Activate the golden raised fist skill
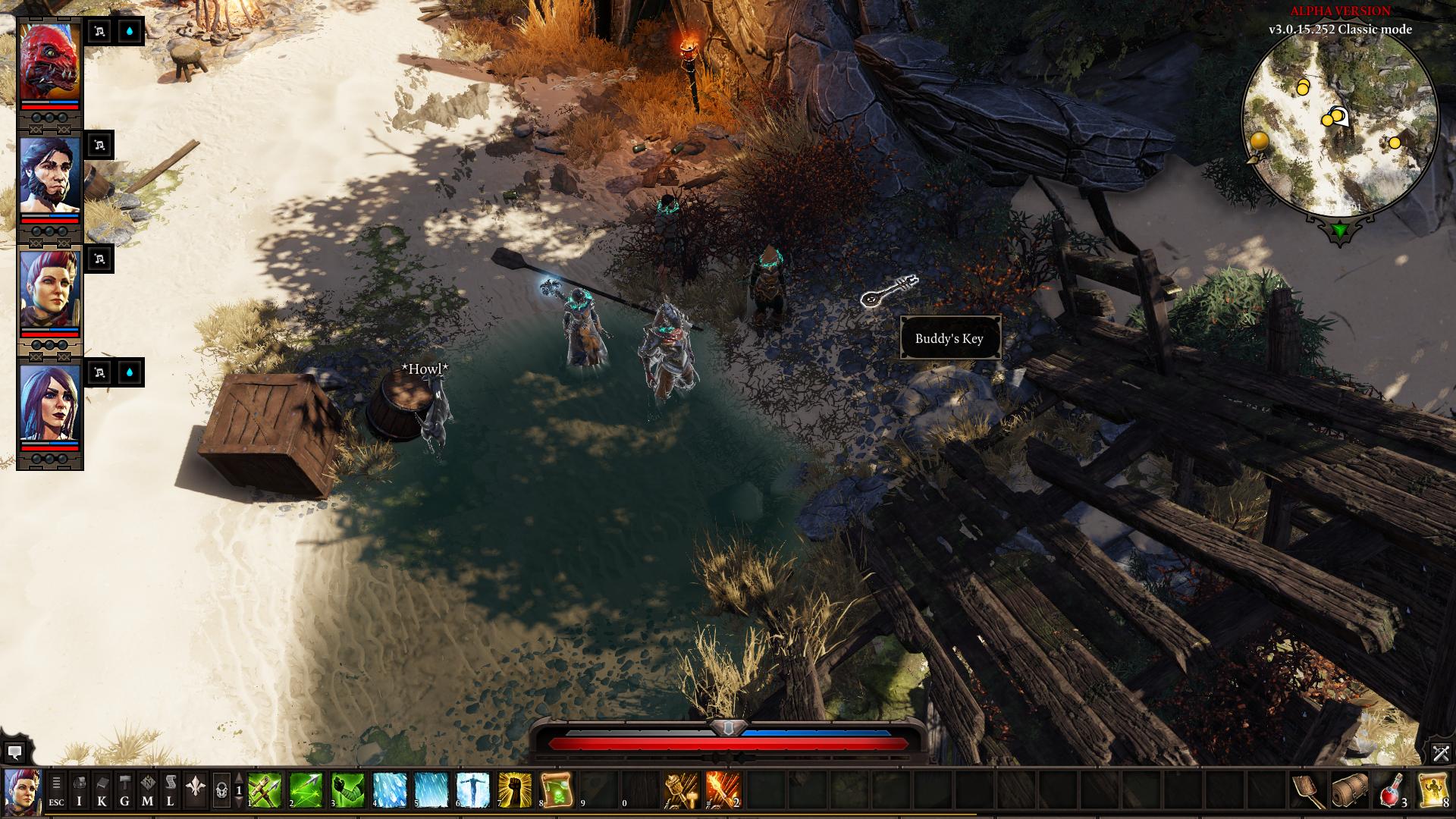This screenshot has height=819, width=1456. pyautogui.click(x=515, y=791)
